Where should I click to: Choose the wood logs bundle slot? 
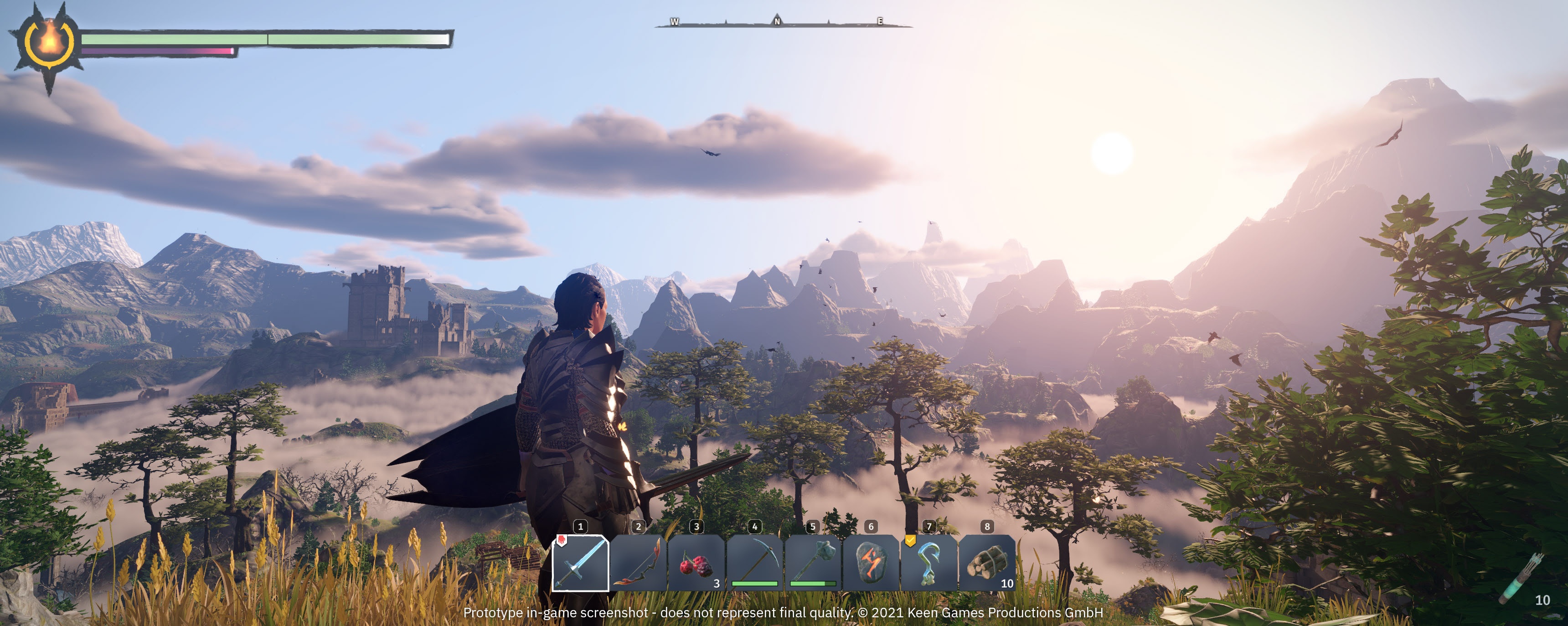click(x=987, y=563)
